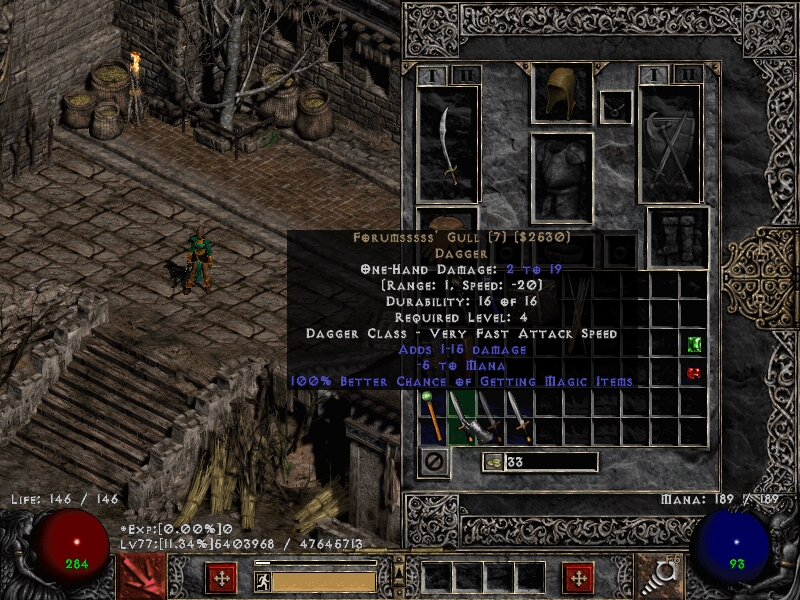The width and height of the screenshot is (800, 600).
Task: Select the equipped scimitar in the weapon slot
Action: [449, 146]
